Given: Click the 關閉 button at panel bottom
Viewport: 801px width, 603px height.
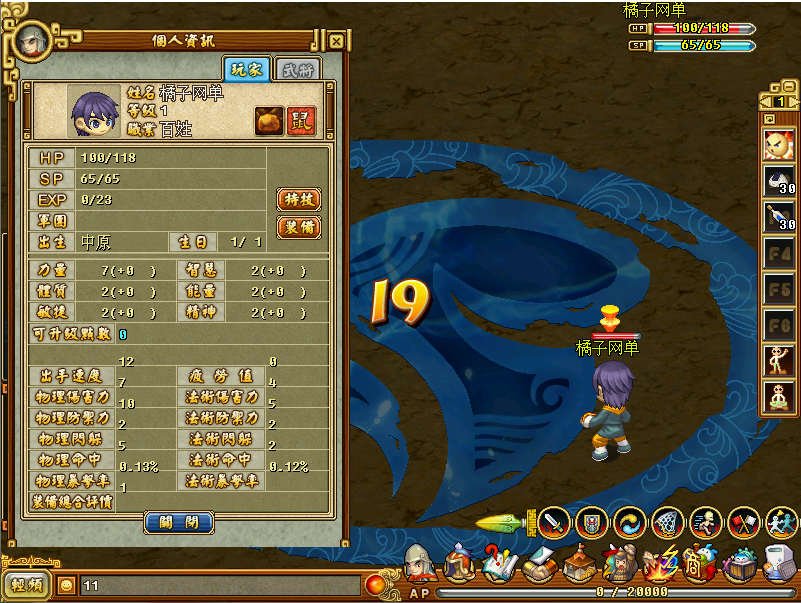Looking at the screenshot, I should [179, 522].
